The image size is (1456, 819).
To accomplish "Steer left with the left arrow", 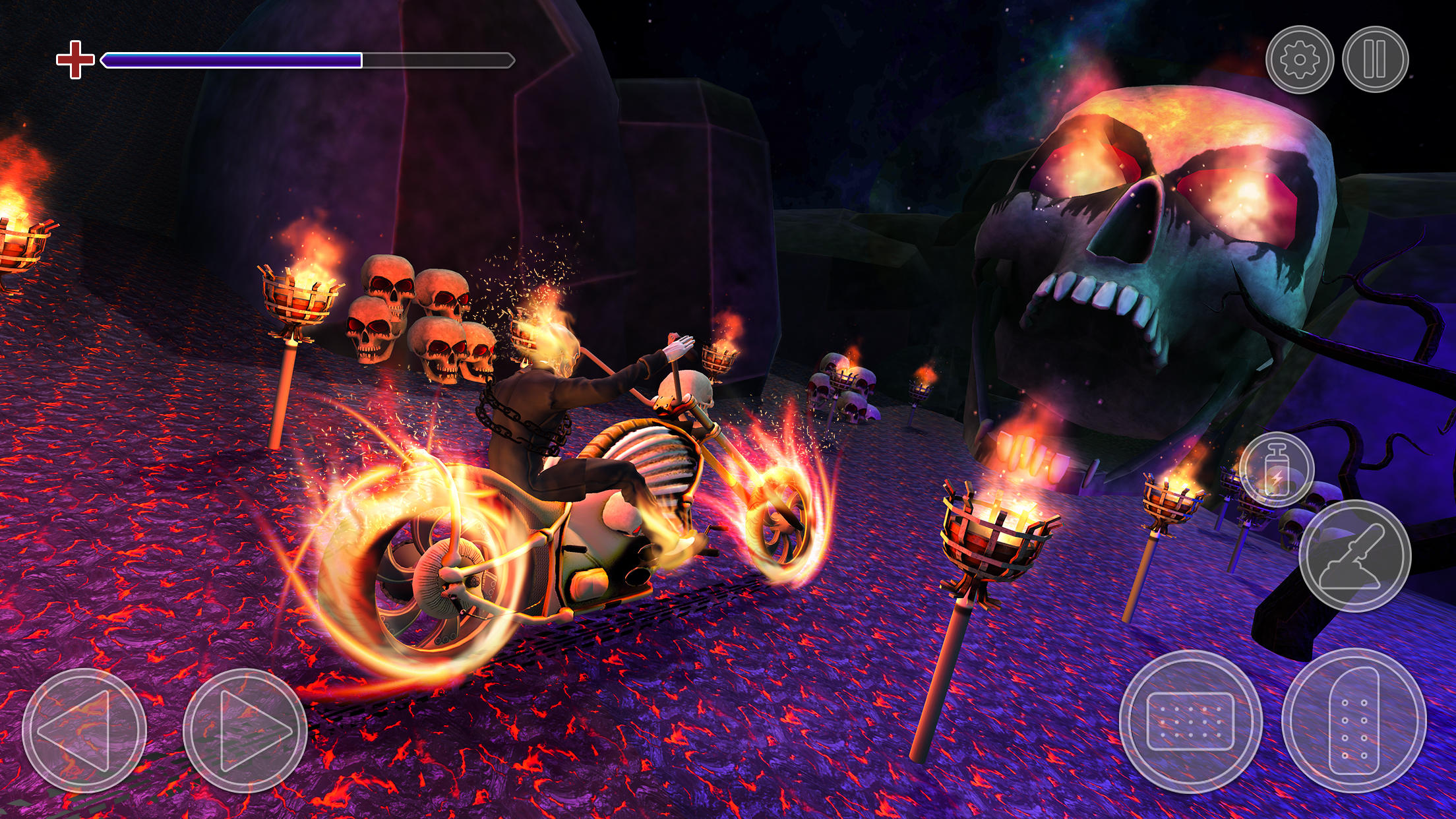I will 84,730.
